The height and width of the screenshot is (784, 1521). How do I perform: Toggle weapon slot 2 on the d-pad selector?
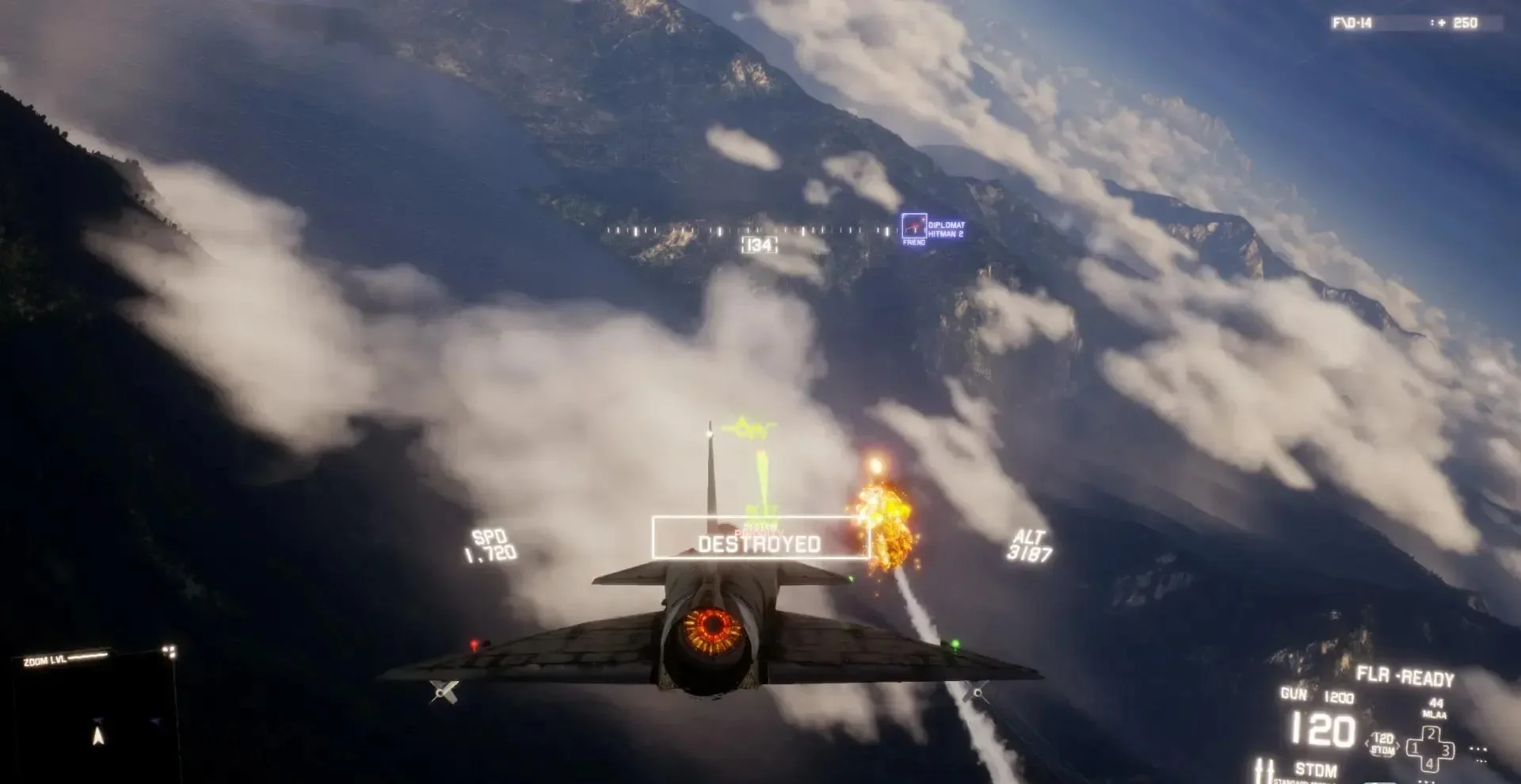(1431, 734)
